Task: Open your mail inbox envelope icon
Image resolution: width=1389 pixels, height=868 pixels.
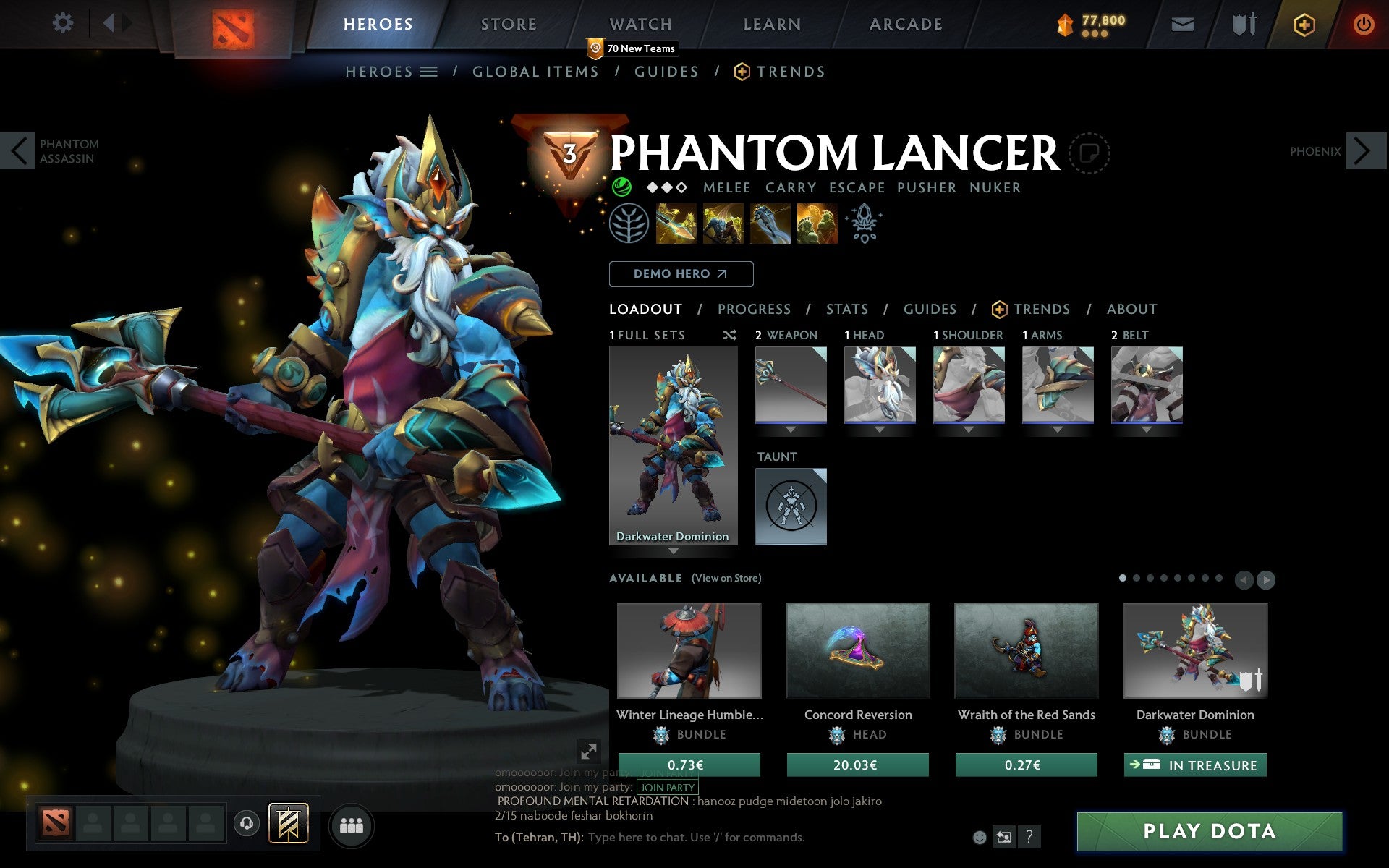Action: (1182, 23)
